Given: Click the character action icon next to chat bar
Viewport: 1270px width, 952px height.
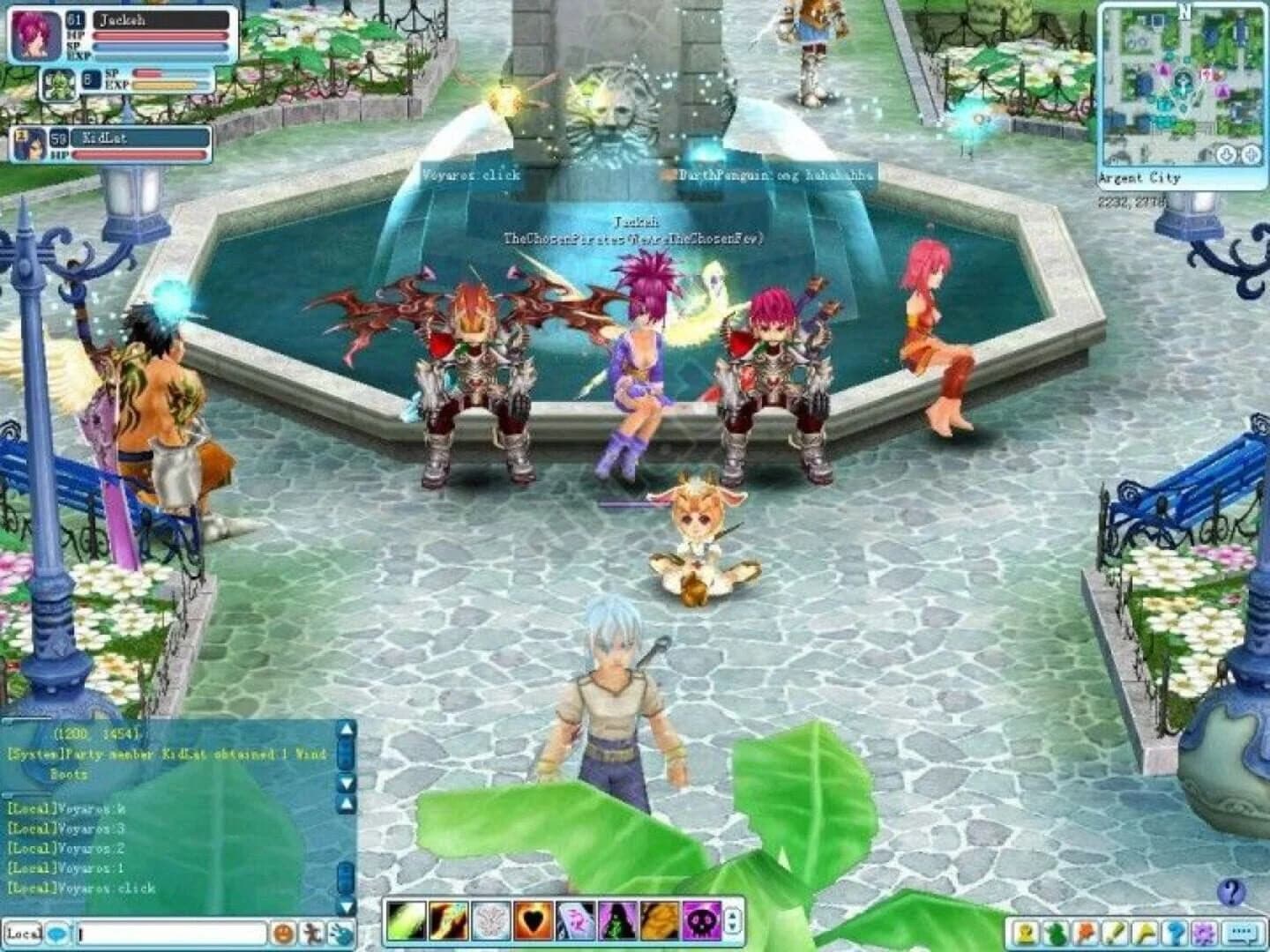Looking at the screenshot, I should 312,933.
